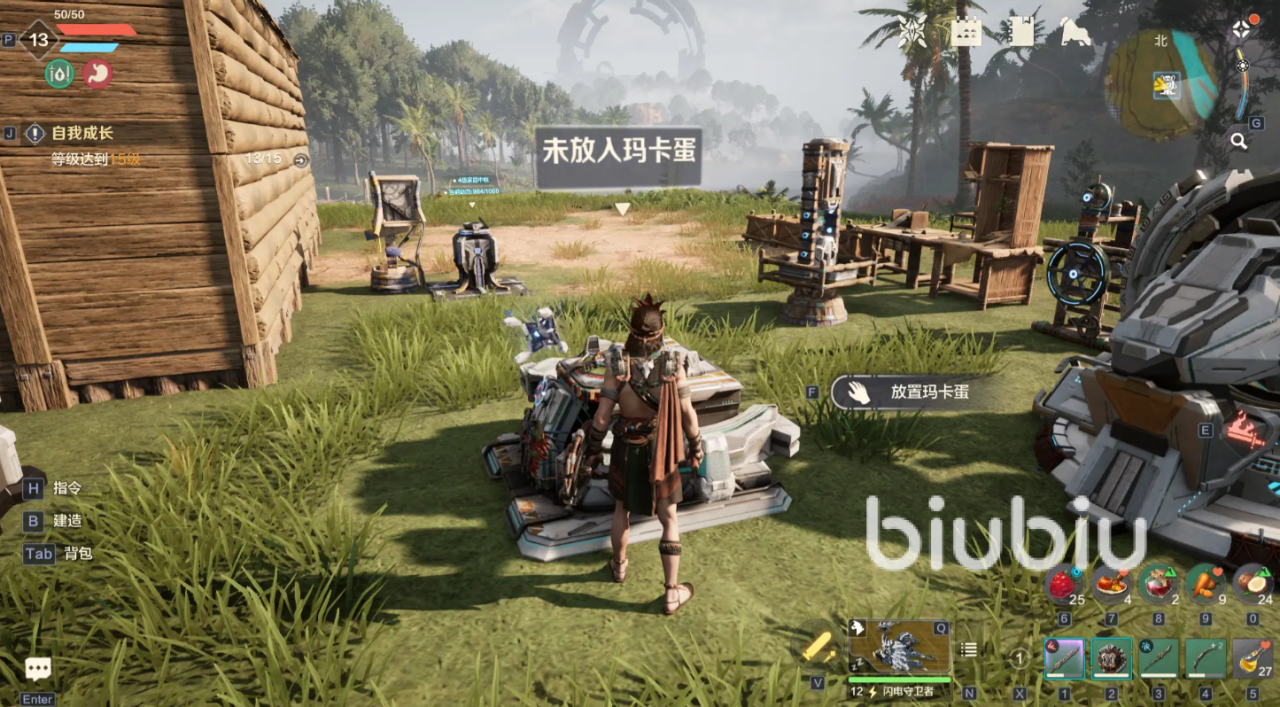Select the red stomach hunger status icon
This screenshot has width=1280, height=707.
pyautogui.click(x=97, y=73)
